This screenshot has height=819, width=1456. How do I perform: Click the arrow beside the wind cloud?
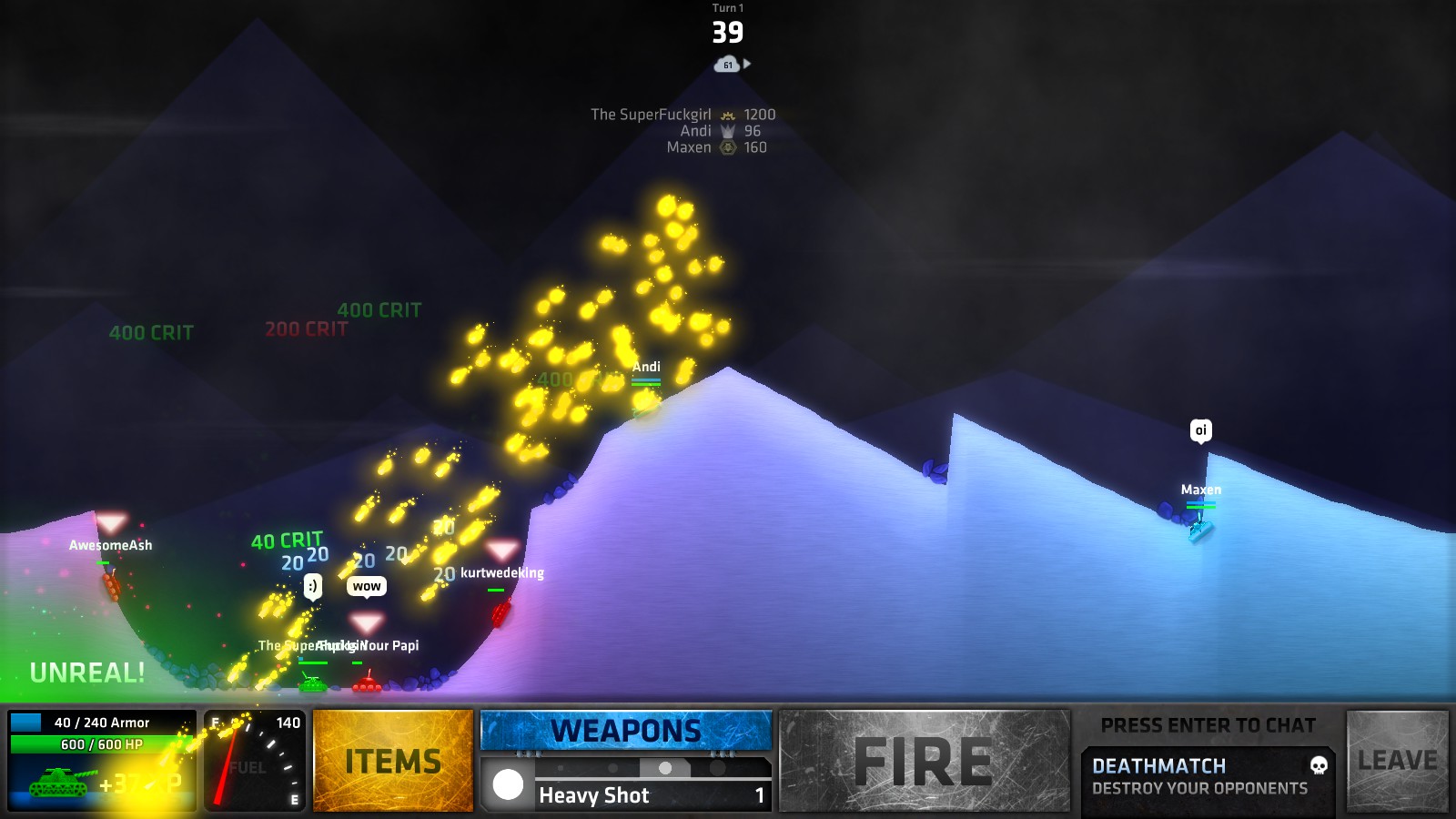click(746, 62)
